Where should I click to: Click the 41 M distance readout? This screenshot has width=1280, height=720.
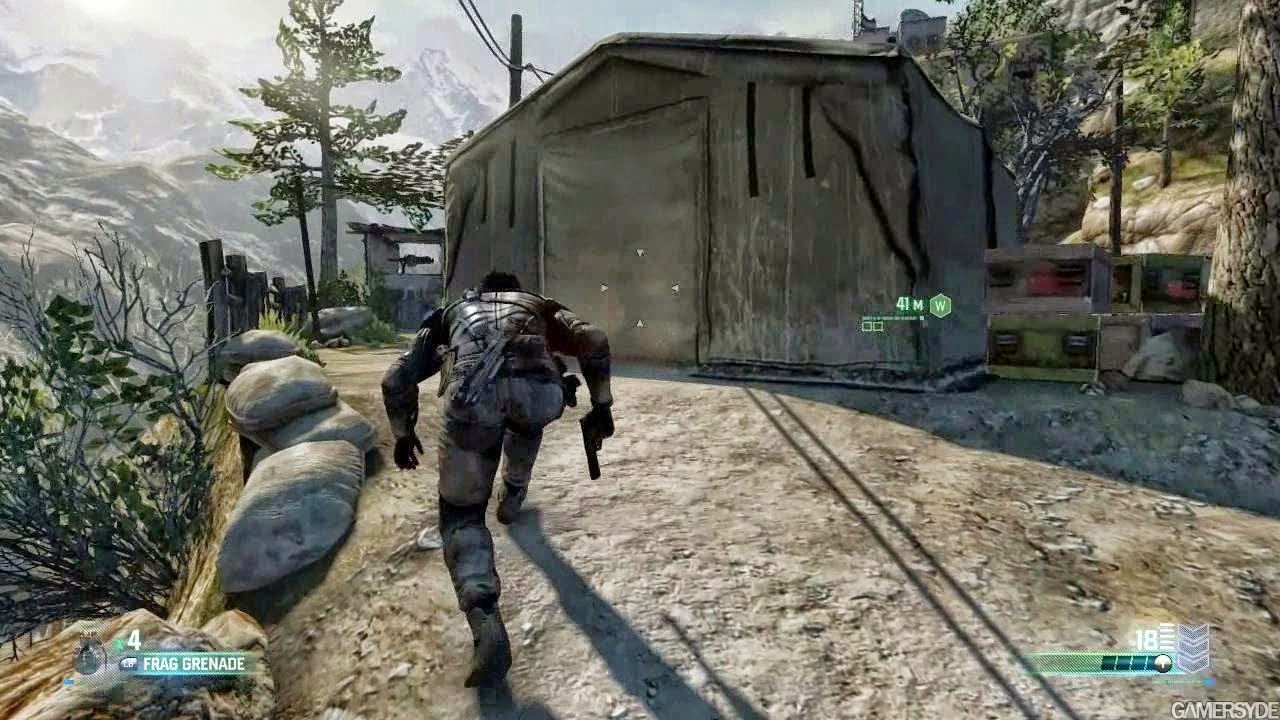coord(910,303)
